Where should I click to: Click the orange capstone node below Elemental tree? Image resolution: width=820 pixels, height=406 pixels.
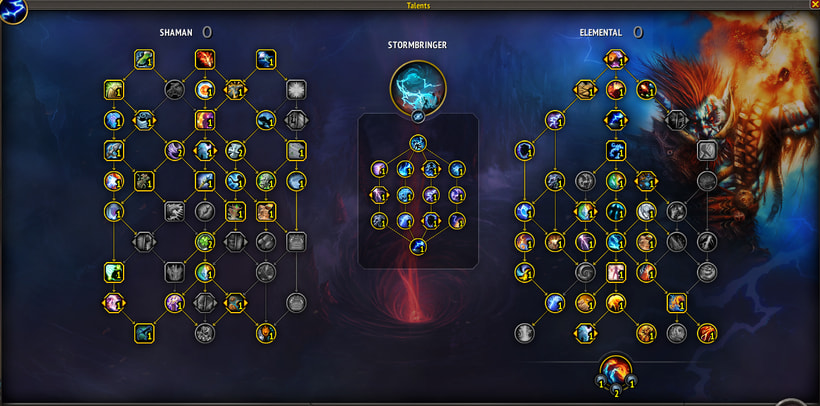click(616, 369)
